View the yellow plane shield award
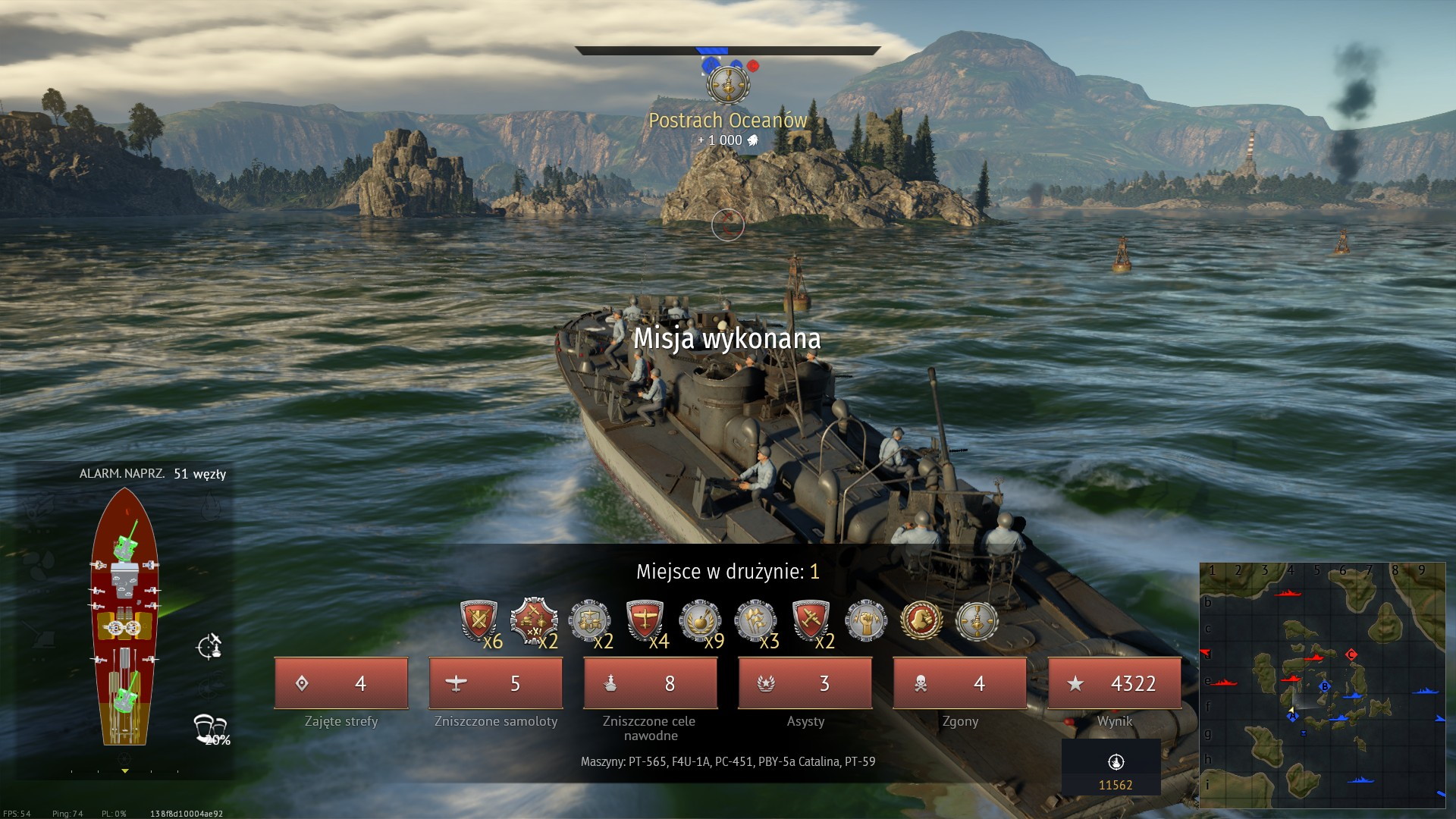 pyautogui.click(x=645, y=620)
